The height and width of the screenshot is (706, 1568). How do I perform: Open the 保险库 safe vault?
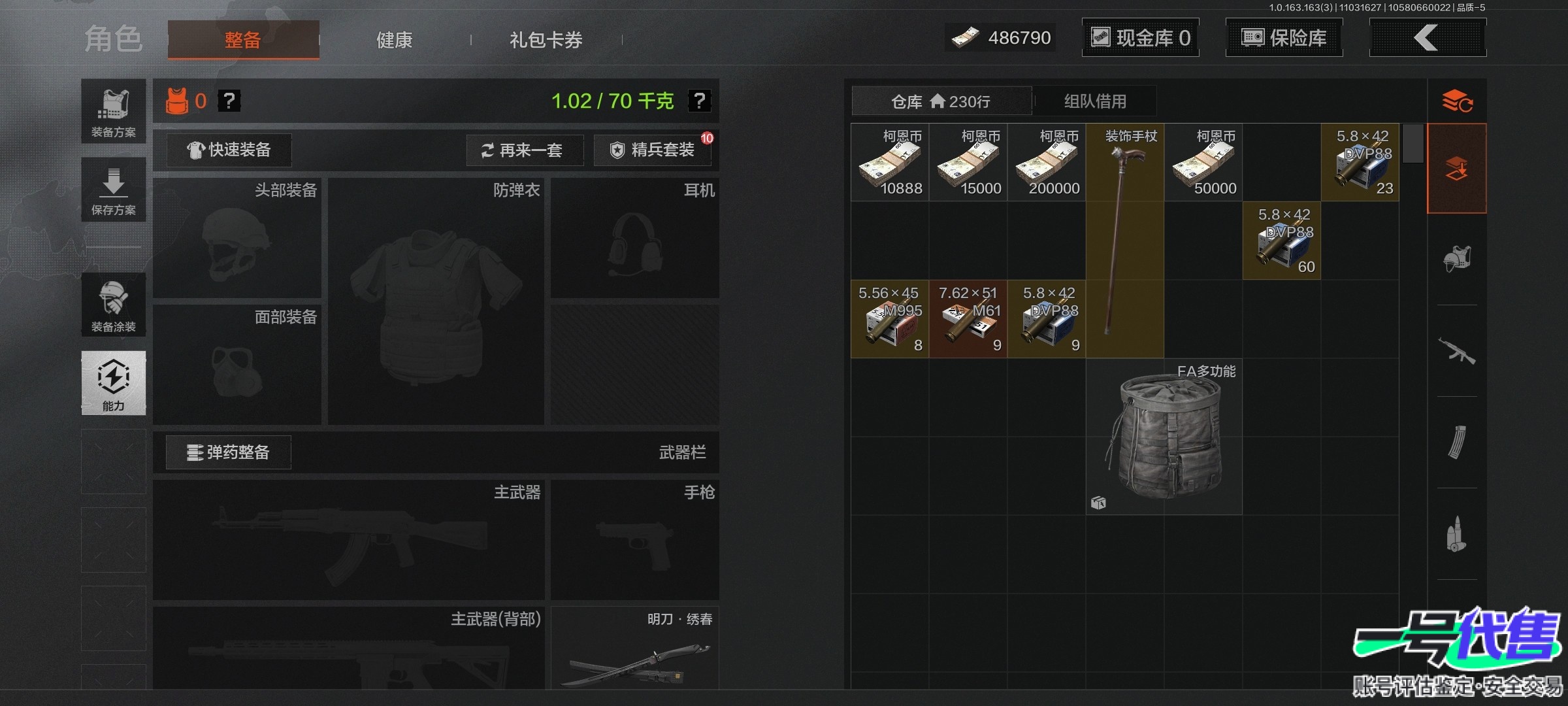[1284, 38]
